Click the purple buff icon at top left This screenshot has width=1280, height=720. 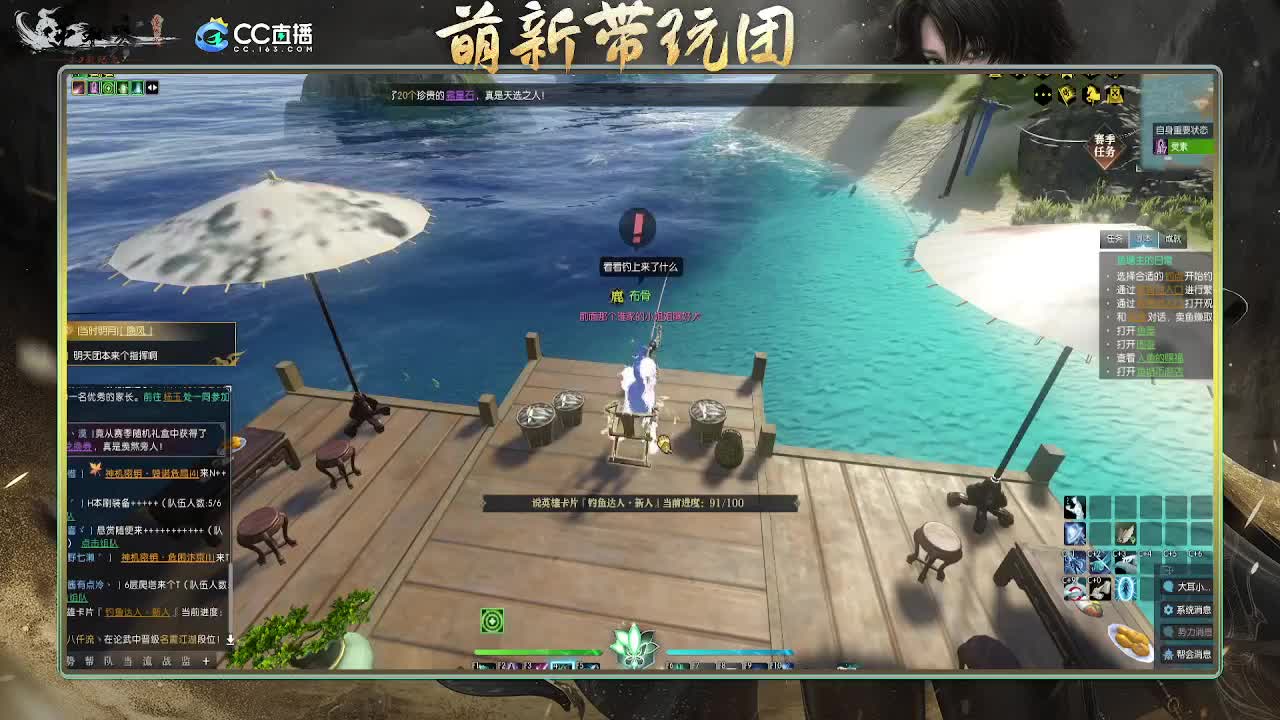93,88
